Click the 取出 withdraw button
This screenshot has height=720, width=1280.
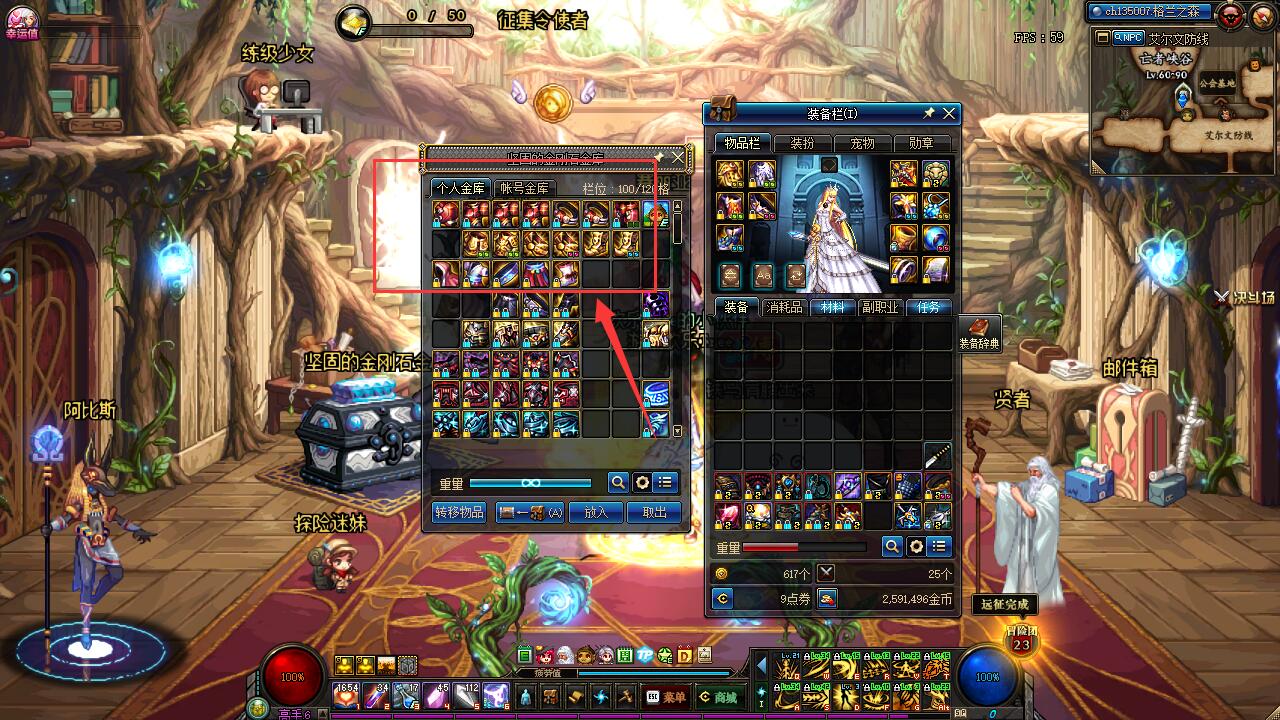tap(654, 512)
